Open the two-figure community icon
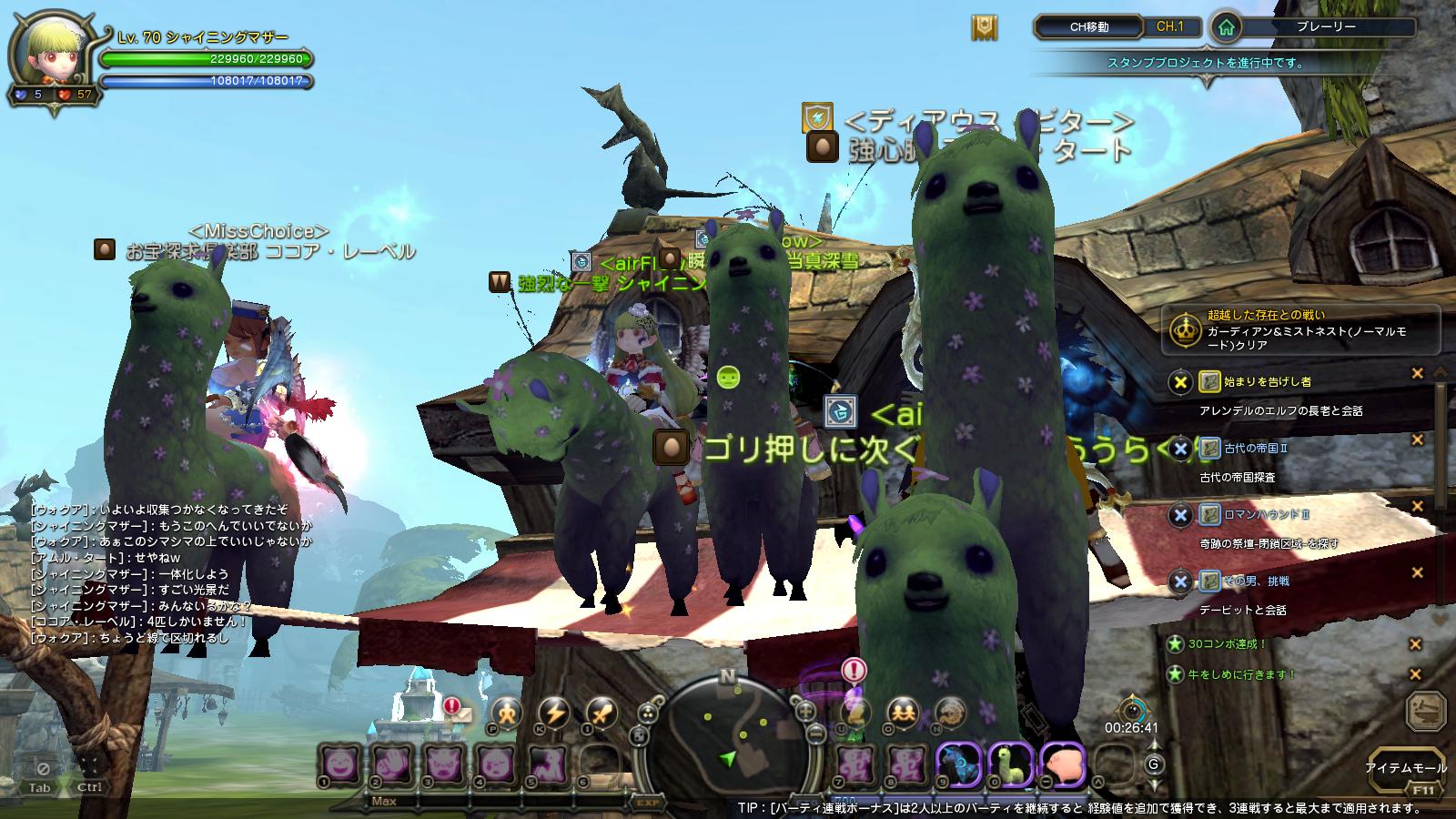This screenshot has width=1456, height=819. click(x=902, y=713)
